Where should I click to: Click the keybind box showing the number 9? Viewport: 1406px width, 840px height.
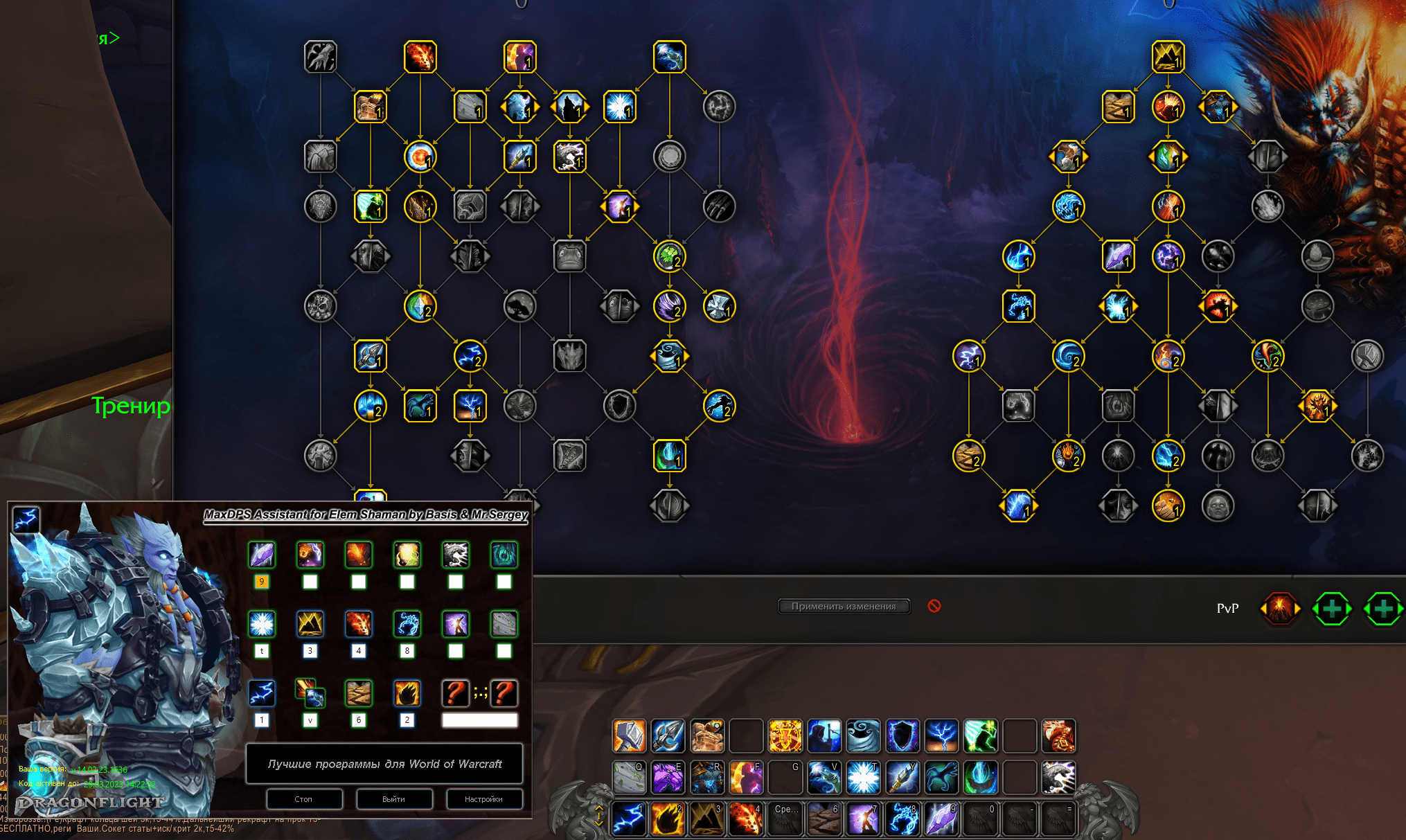point(261,582)
